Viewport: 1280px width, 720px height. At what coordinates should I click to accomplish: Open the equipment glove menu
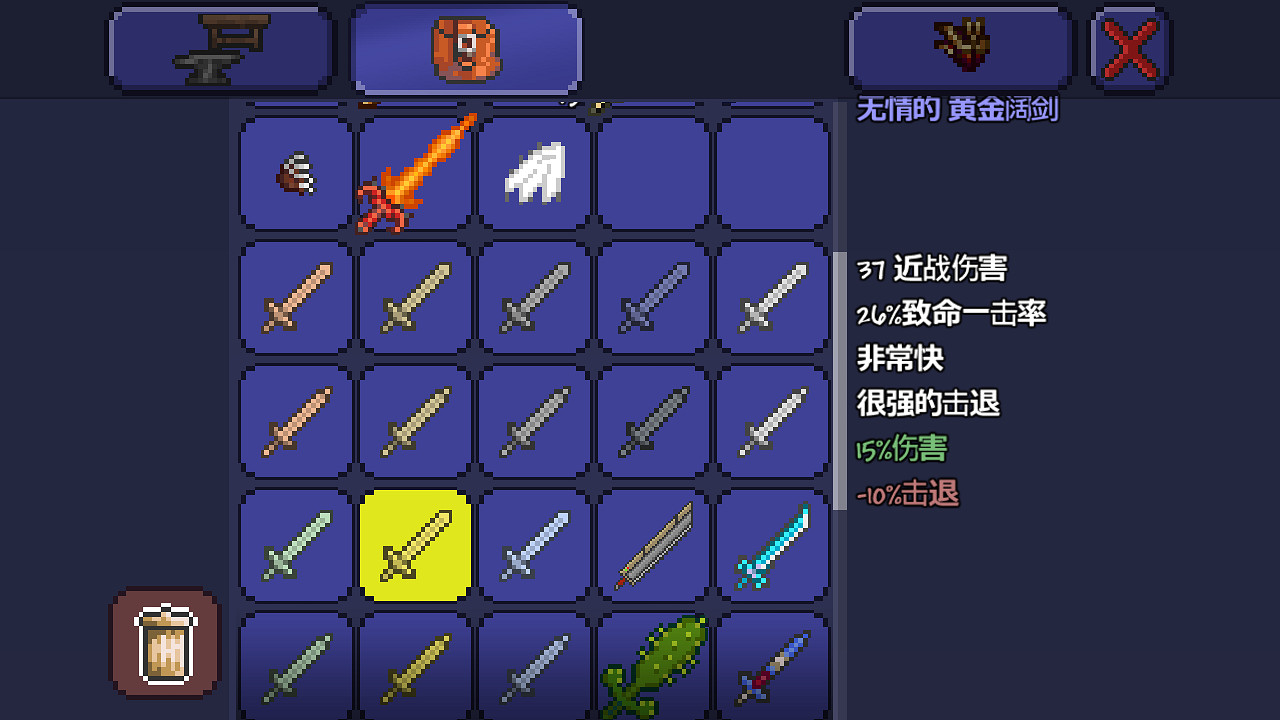960,47
